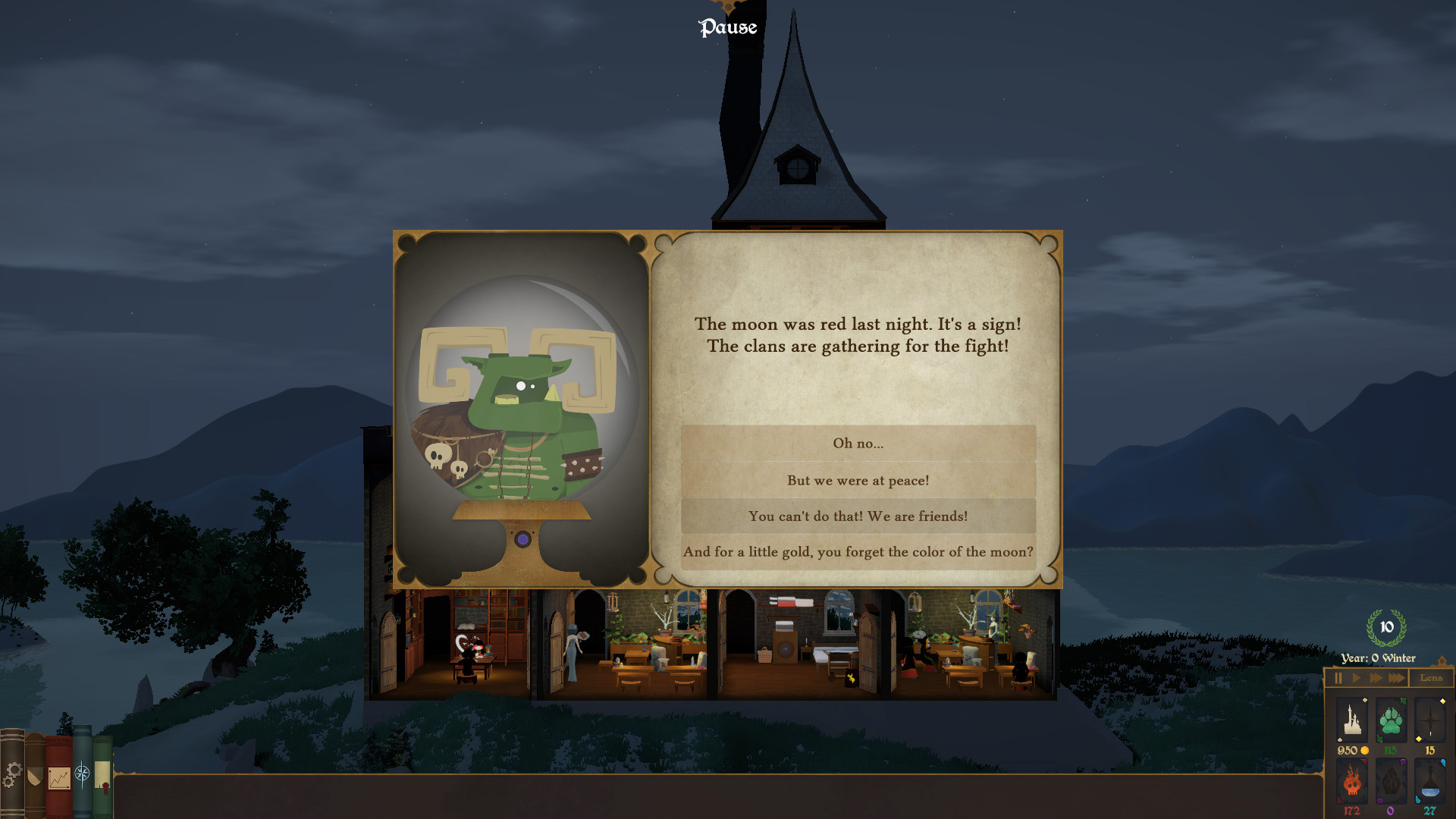Enable the fastest triple-arrow game speed
This screenshot has width=1456, height=819.
(1397, 677)
